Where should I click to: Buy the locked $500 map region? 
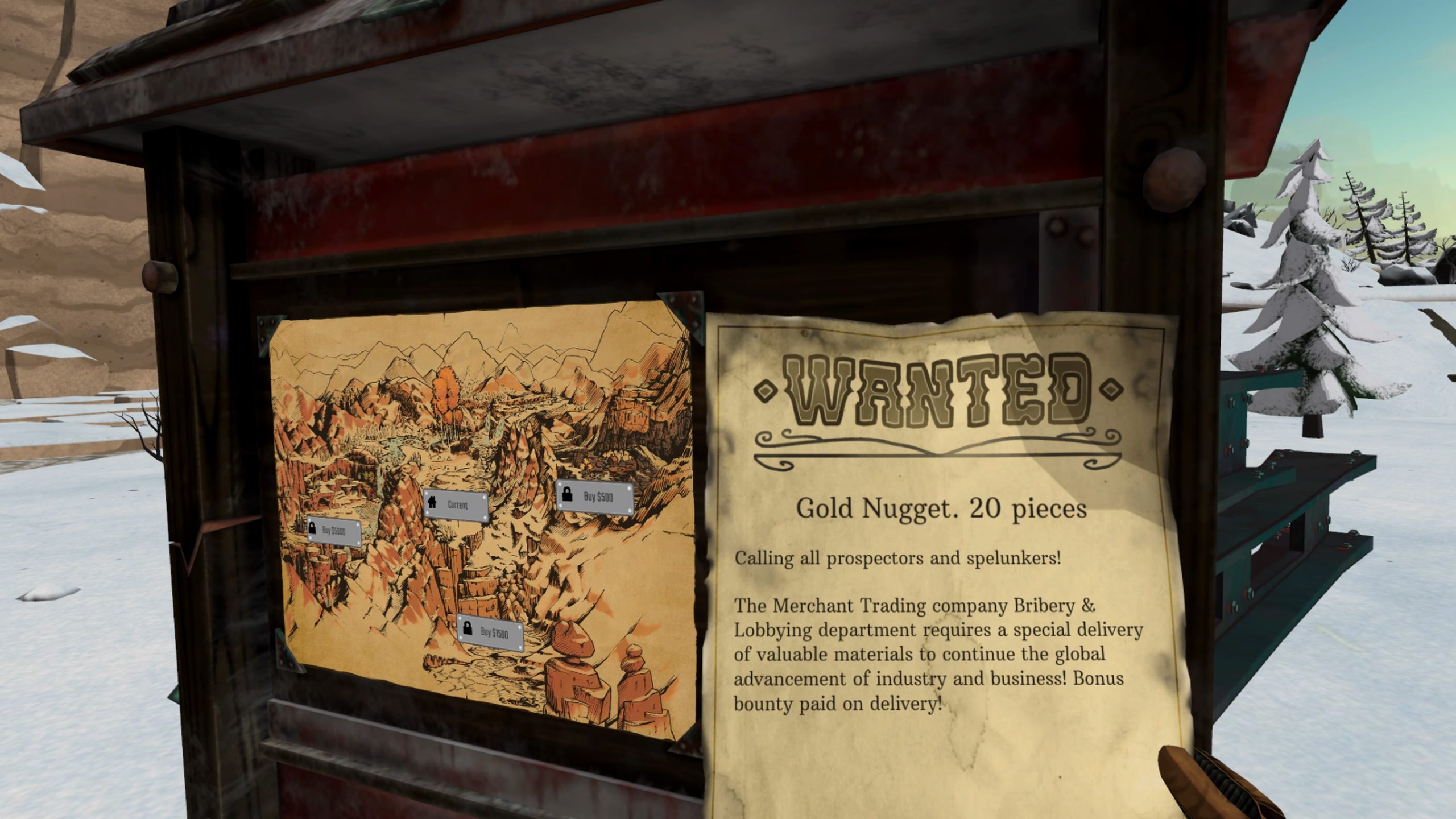click(594, 498)
